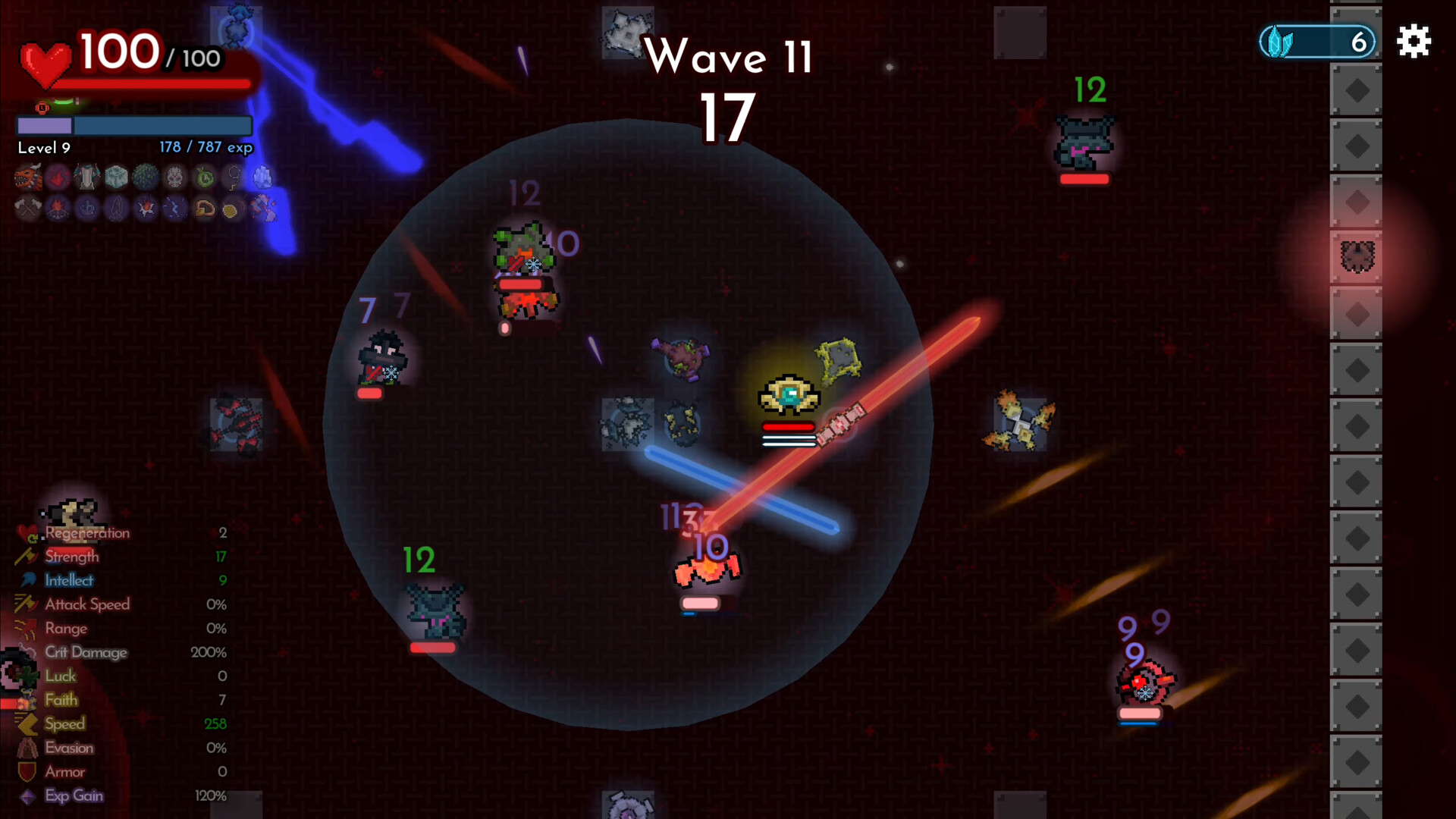The height and width of the screenshot is (819, 1456).
Task: Select the red dragon head item icon
Action: click(28, 177)
